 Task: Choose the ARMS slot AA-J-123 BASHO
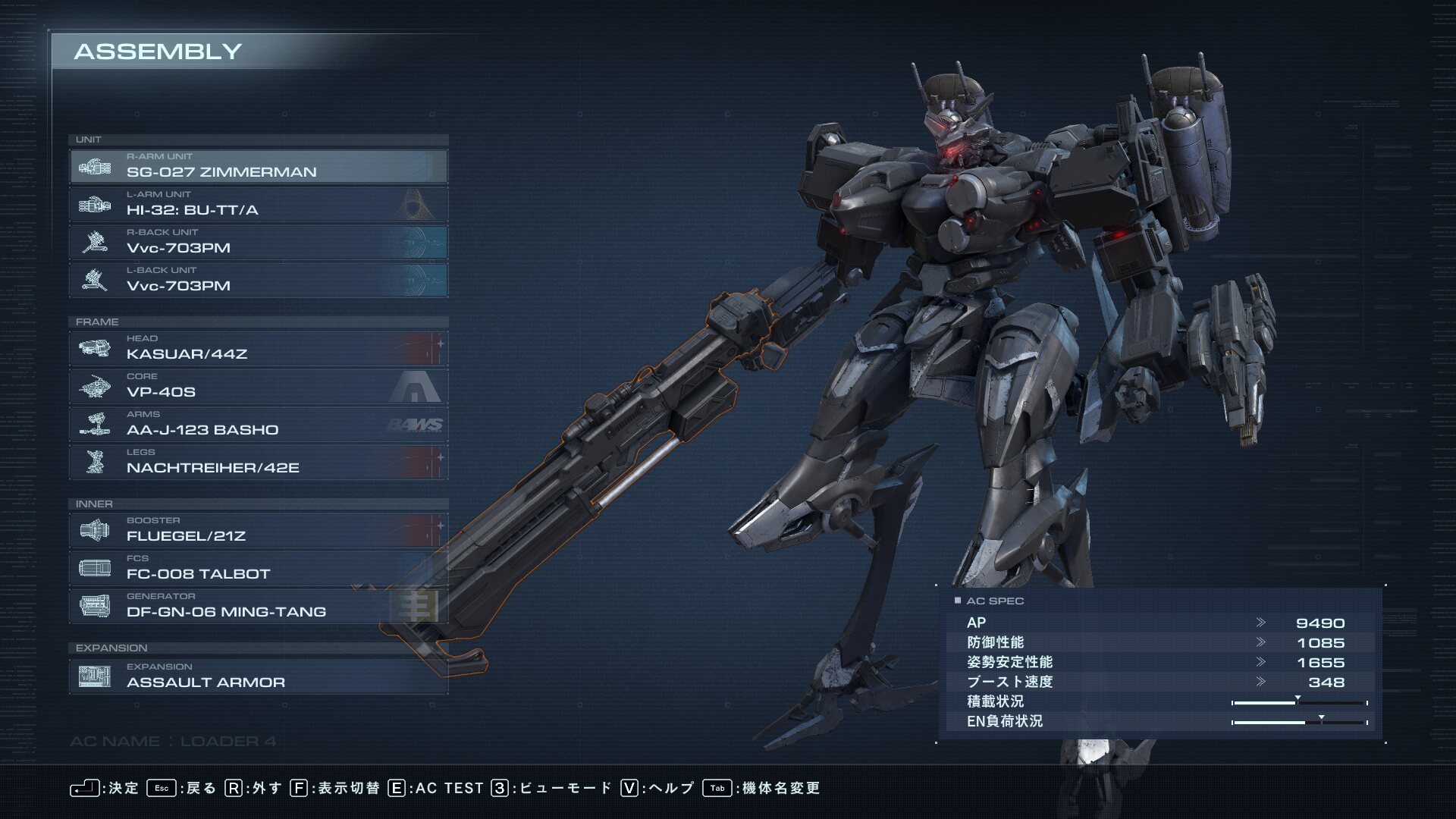pyautogui.click(x=258, y=424)
